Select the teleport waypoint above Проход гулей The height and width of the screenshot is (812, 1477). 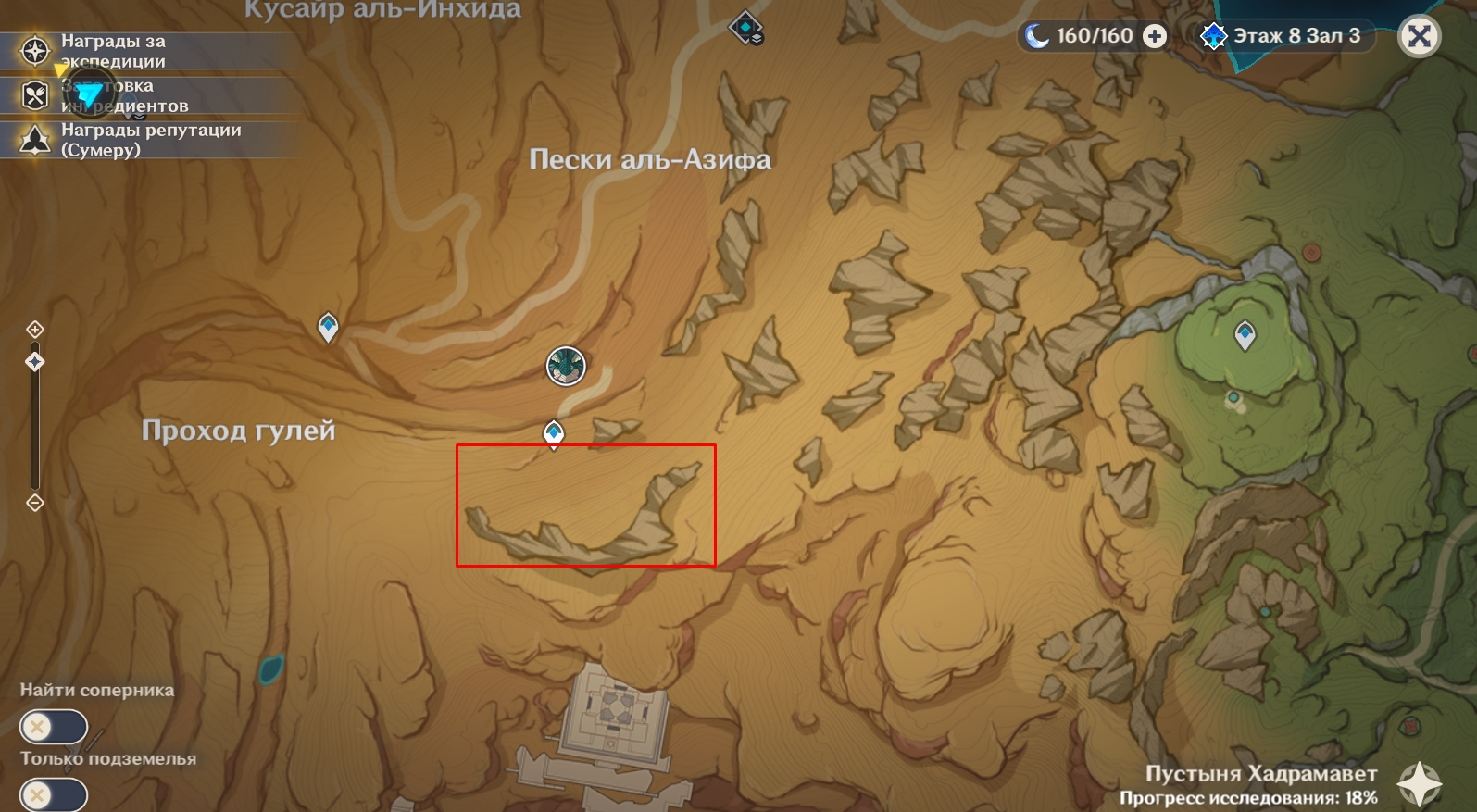click(328, 327)
